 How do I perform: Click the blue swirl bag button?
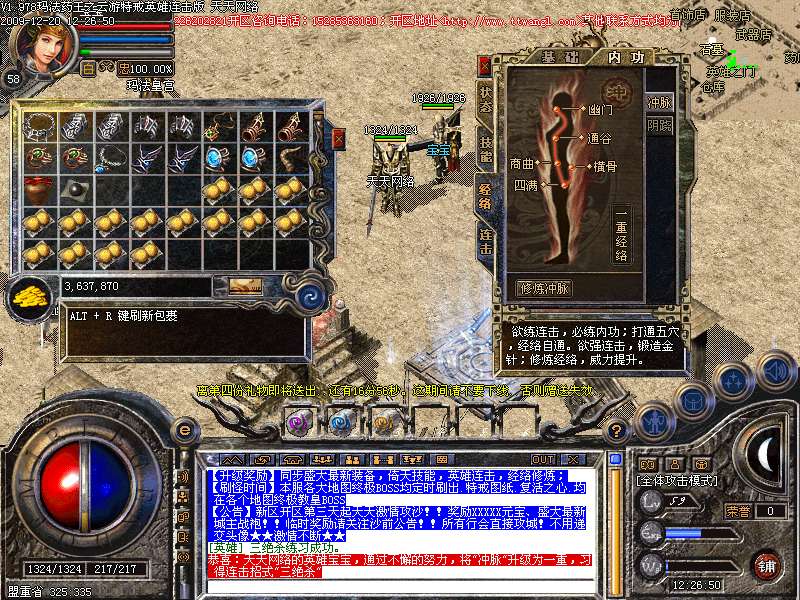311,294
